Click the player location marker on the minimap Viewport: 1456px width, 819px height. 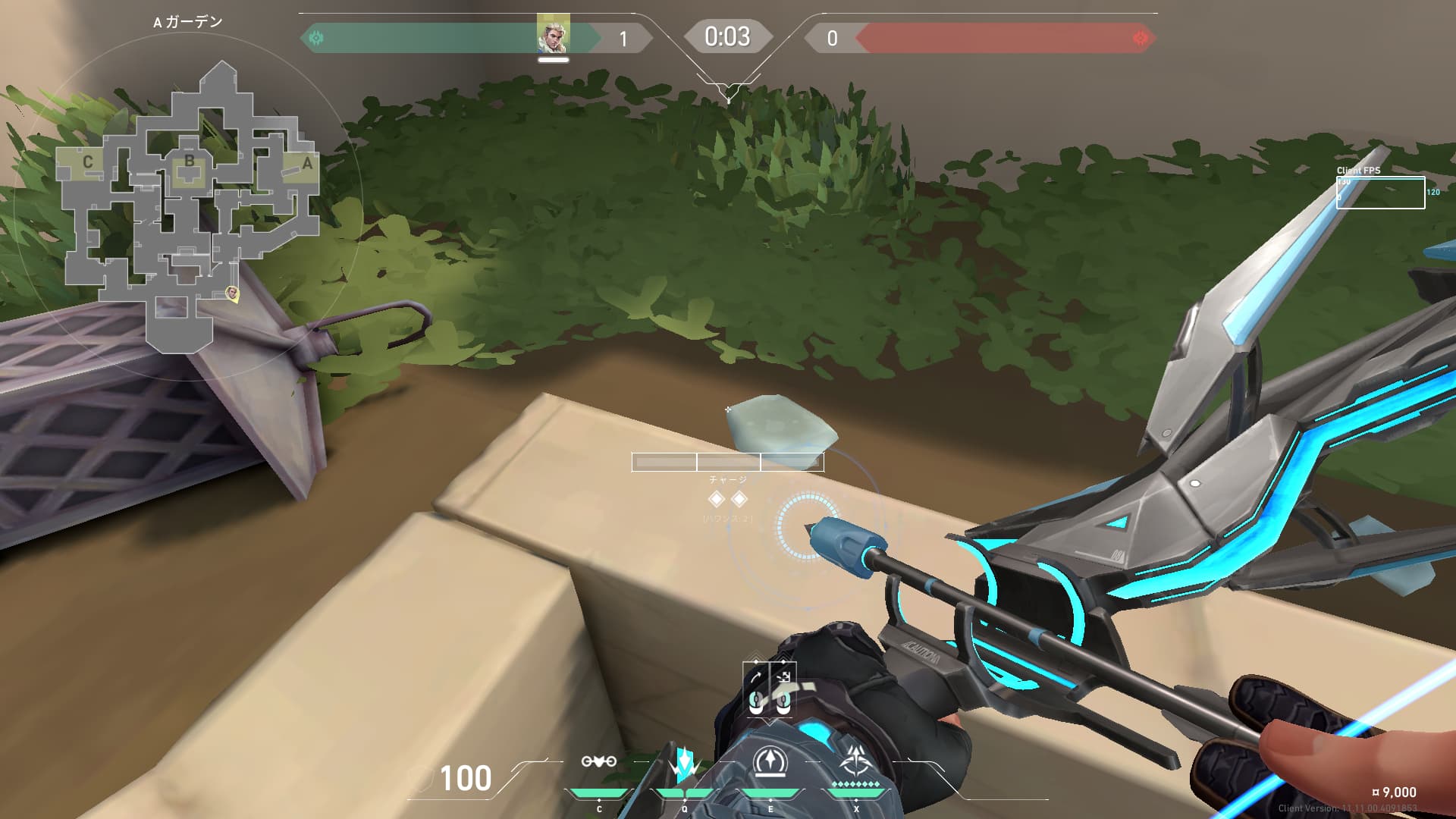(x=233, y=293)
